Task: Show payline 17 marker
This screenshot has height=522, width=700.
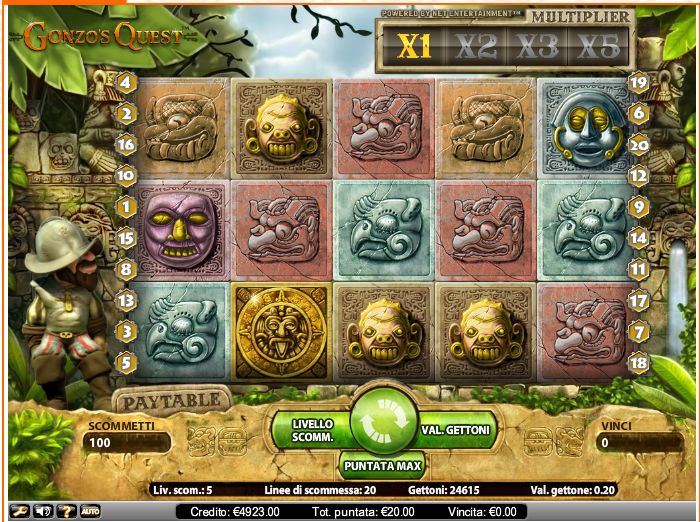Action: pyautogui.click(x=640, y=299)
